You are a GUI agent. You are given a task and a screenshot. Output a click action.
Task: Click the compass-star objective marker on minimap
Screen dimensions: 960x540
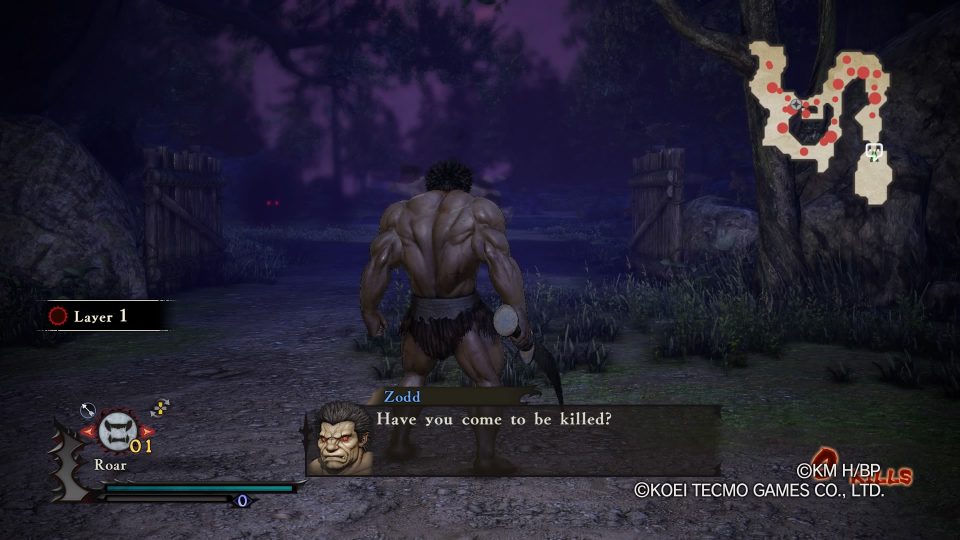click(x=796, y=104)
